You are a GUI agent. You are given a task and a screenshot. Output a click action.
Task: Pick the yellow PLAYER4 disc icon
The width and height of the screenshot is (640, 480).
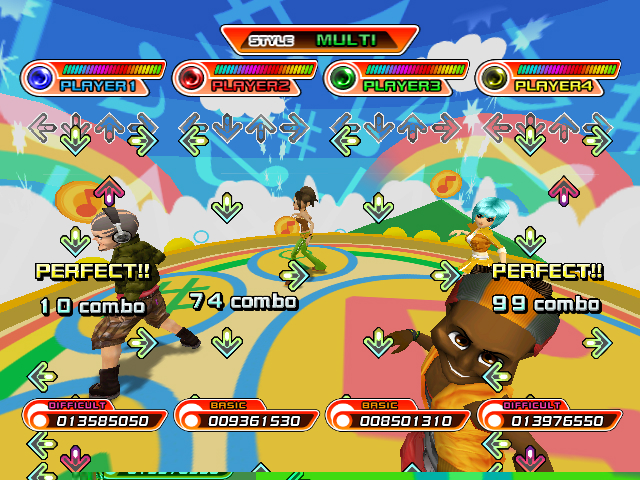point(494,77)
